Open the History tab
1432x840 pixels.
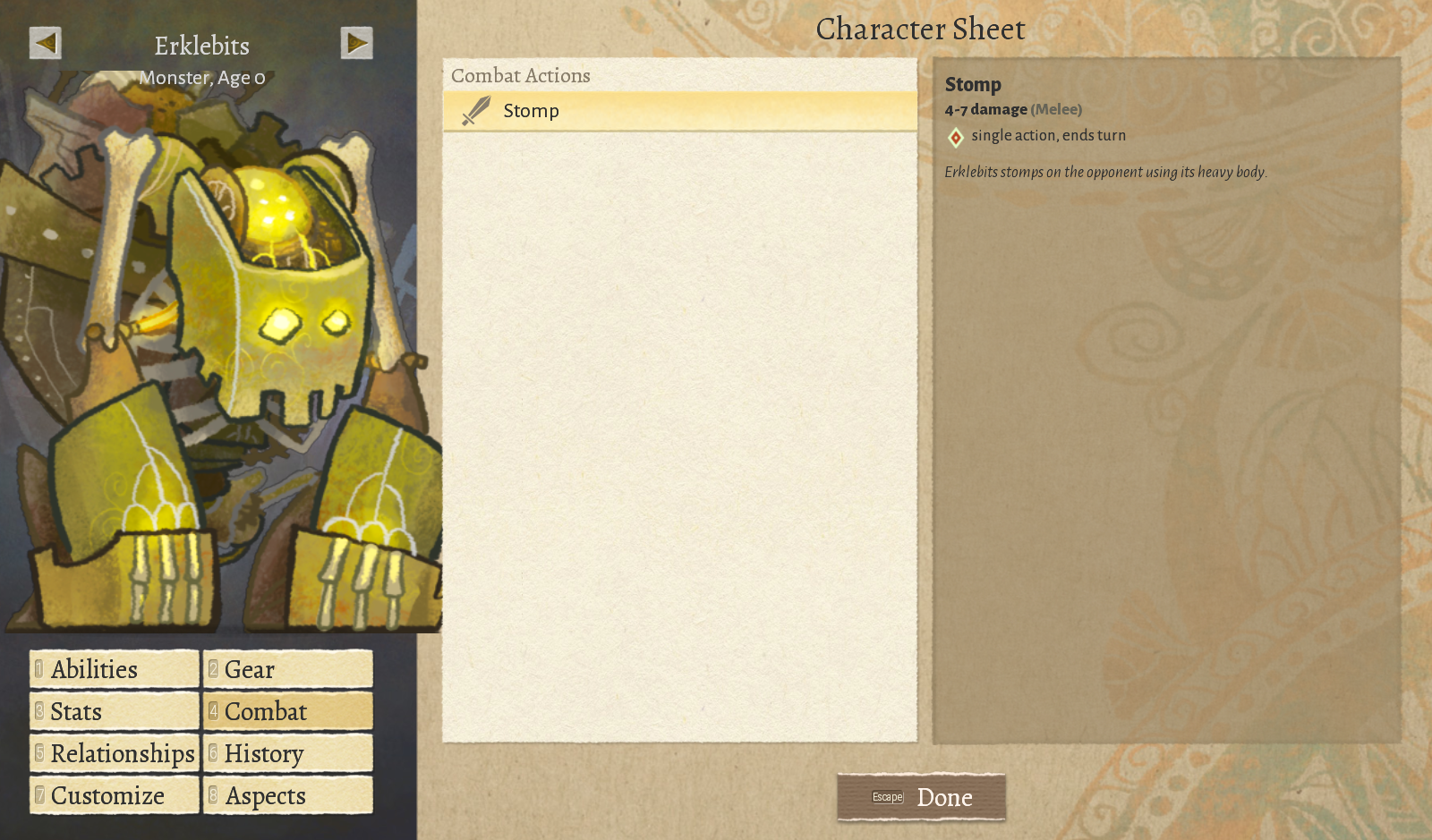[287, 753]
